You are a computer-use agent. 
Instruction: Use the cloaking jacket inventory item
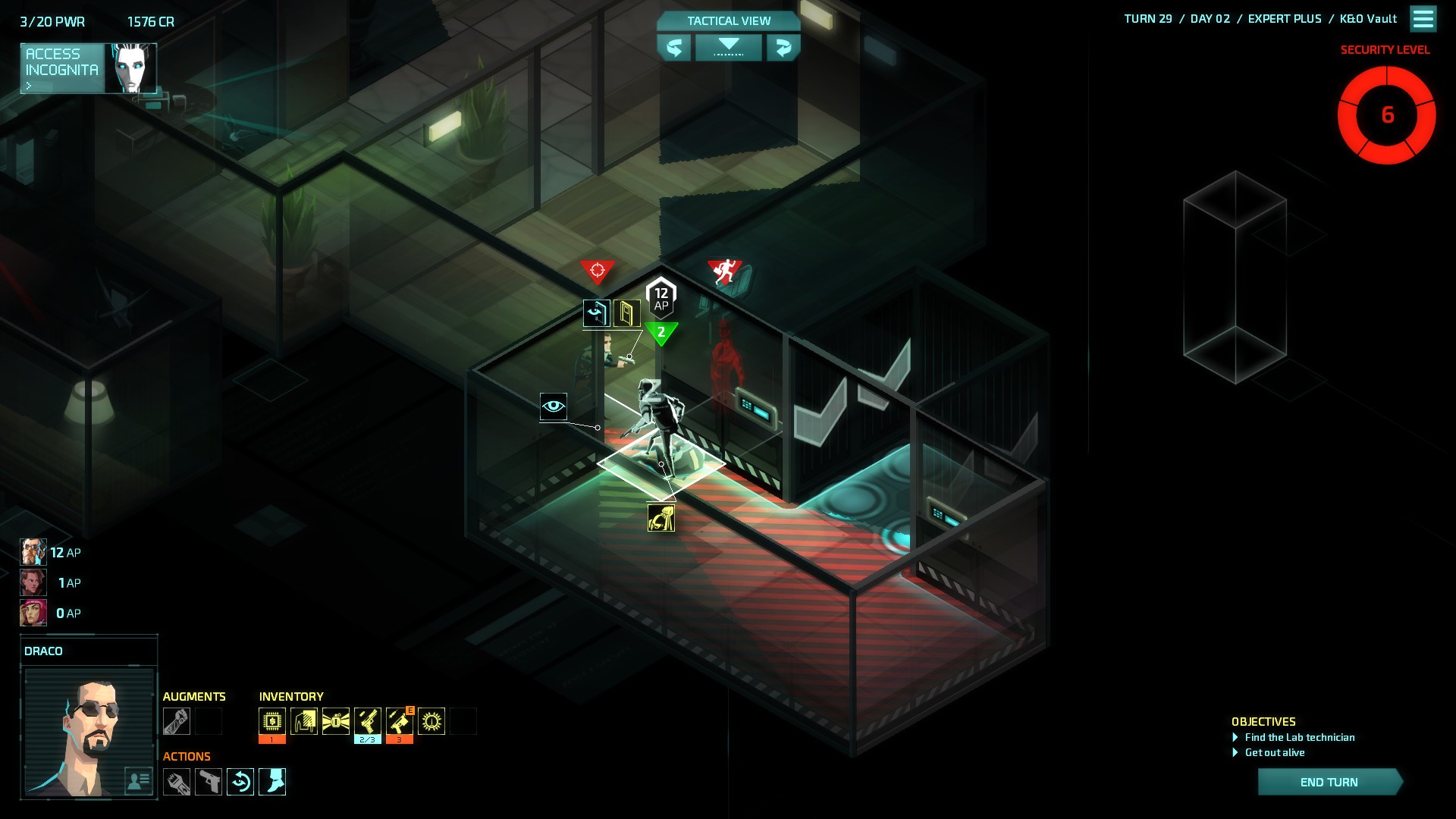(304, 721)
